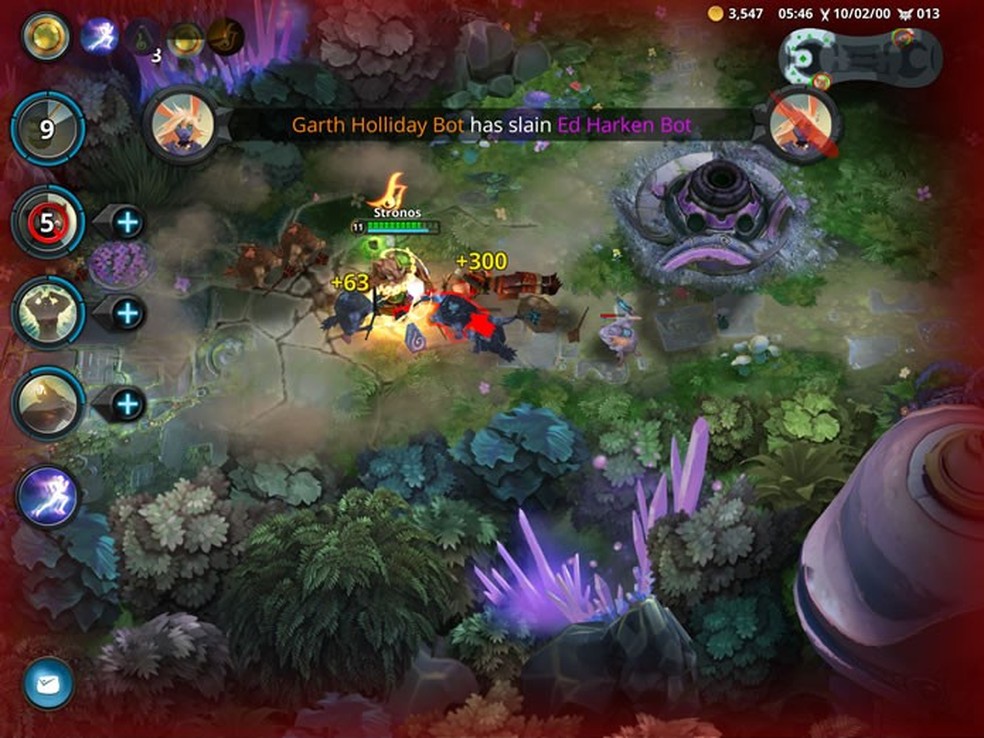984x738 pixels.
Task: Activate the ability showing cooldown 9
Action: pos(47,129)
